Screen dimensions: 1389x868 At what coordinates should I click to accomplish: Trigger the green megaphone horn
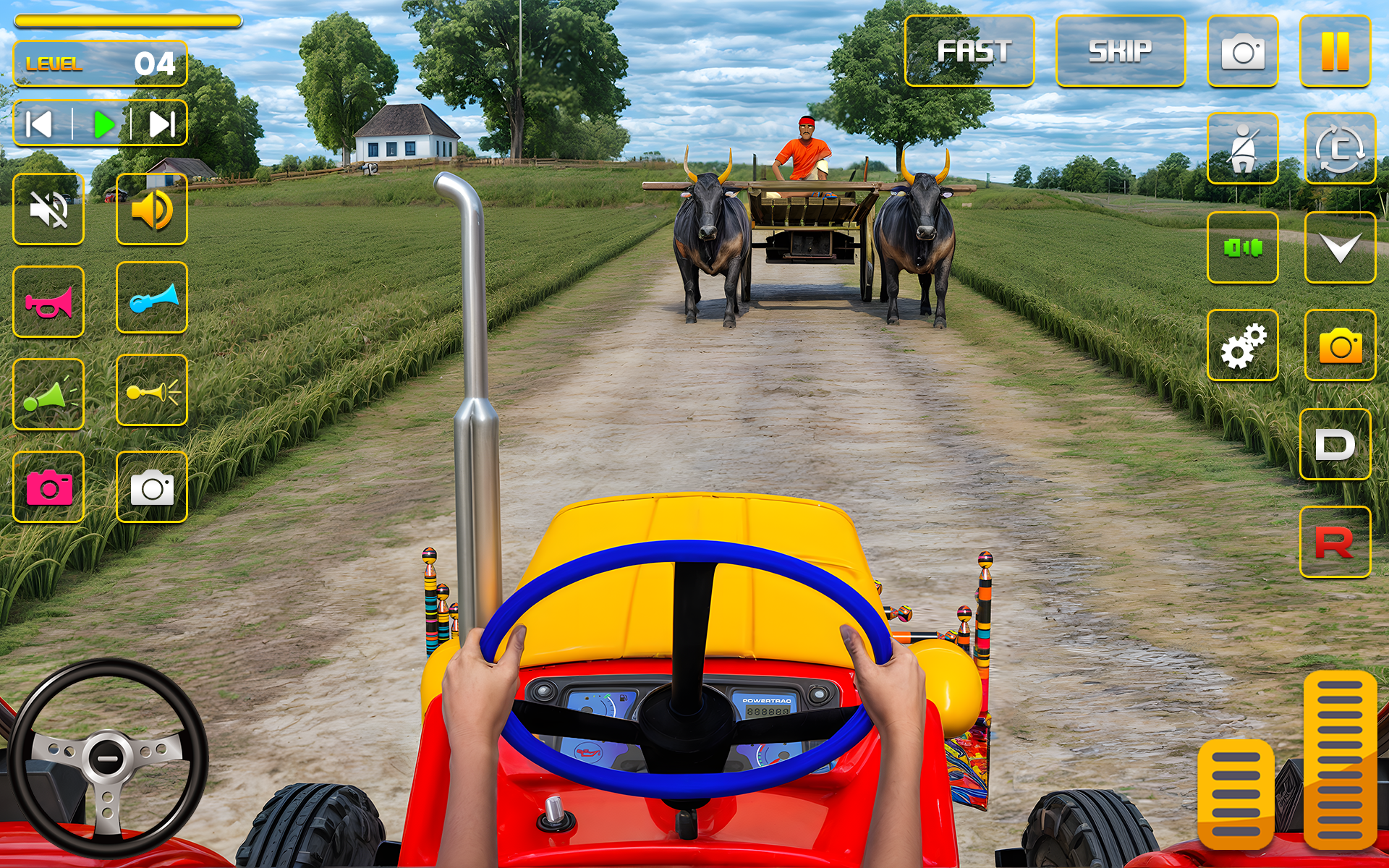[x=48, y=394]
